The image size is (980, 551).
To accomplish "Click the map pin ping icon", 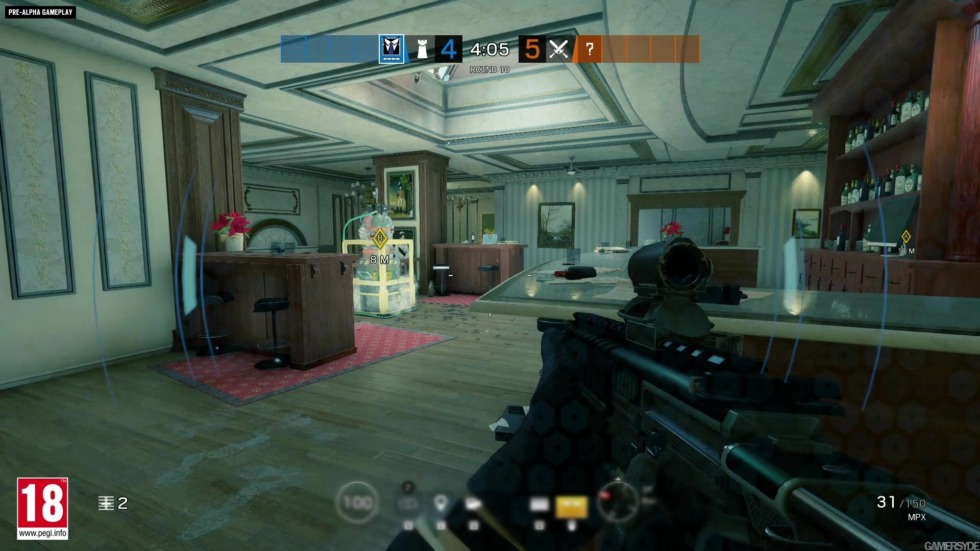I will [x=439, y=502].
